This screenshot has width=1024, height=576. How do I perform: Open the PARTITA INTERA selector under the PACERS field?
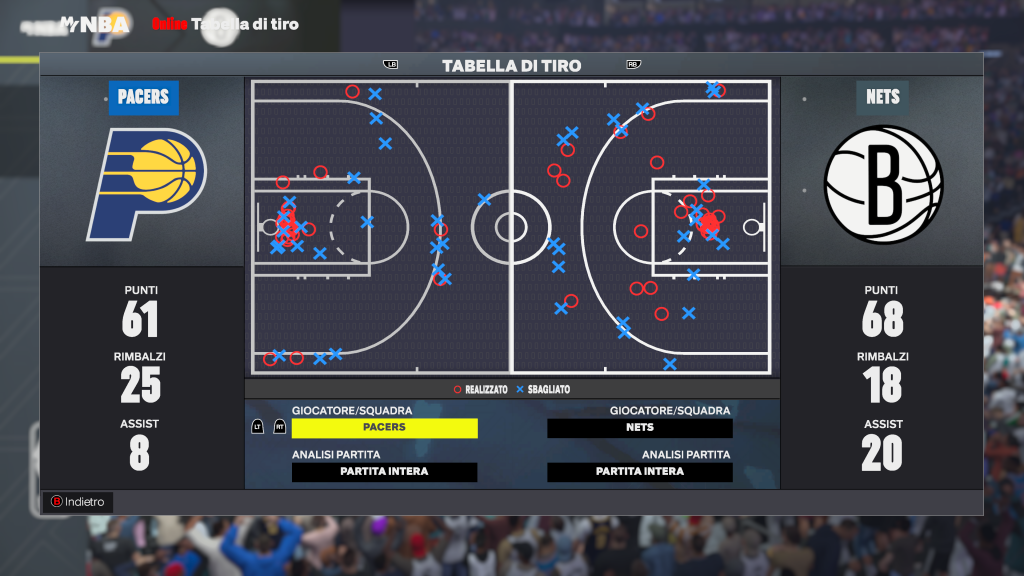point(384,472)
